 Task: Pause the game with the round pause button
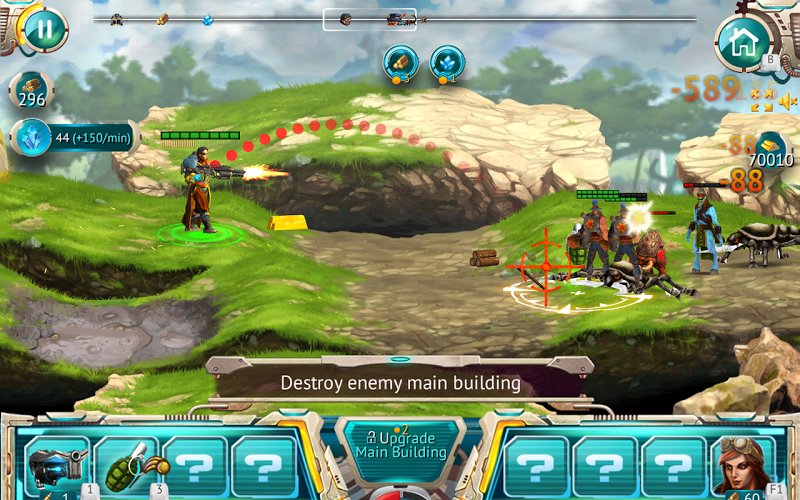44,29
